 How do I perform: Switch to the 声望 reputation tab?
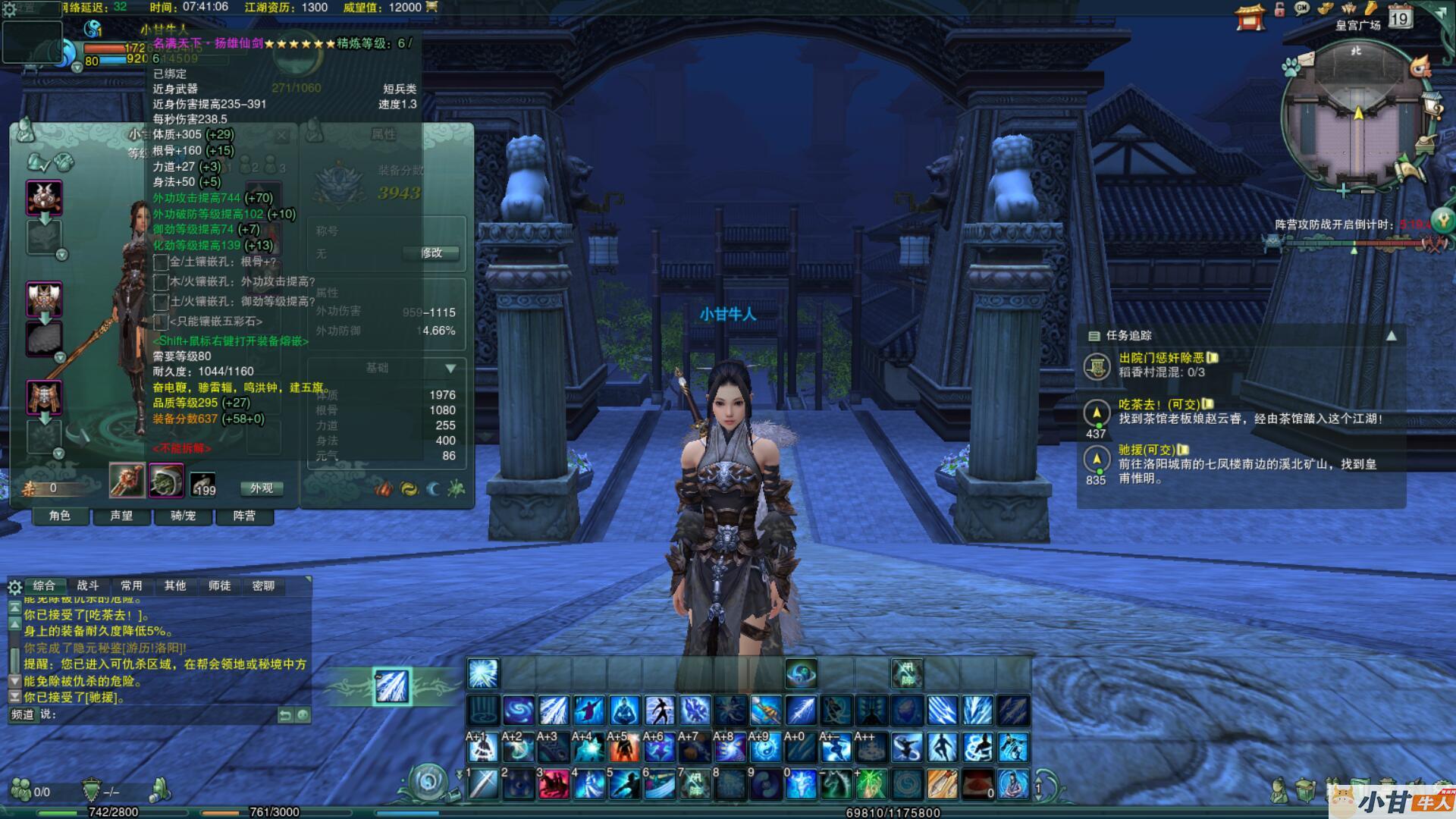tap(121, 516)
